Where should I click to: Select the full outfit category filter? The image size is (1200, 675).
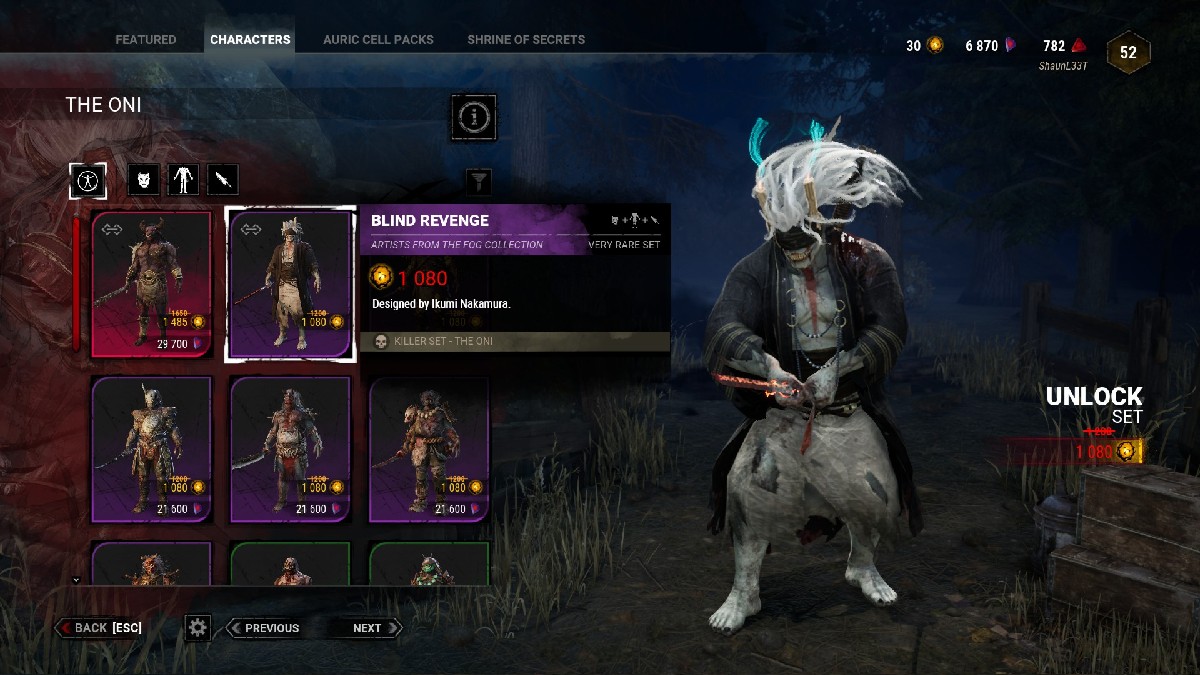pos(88,180)
